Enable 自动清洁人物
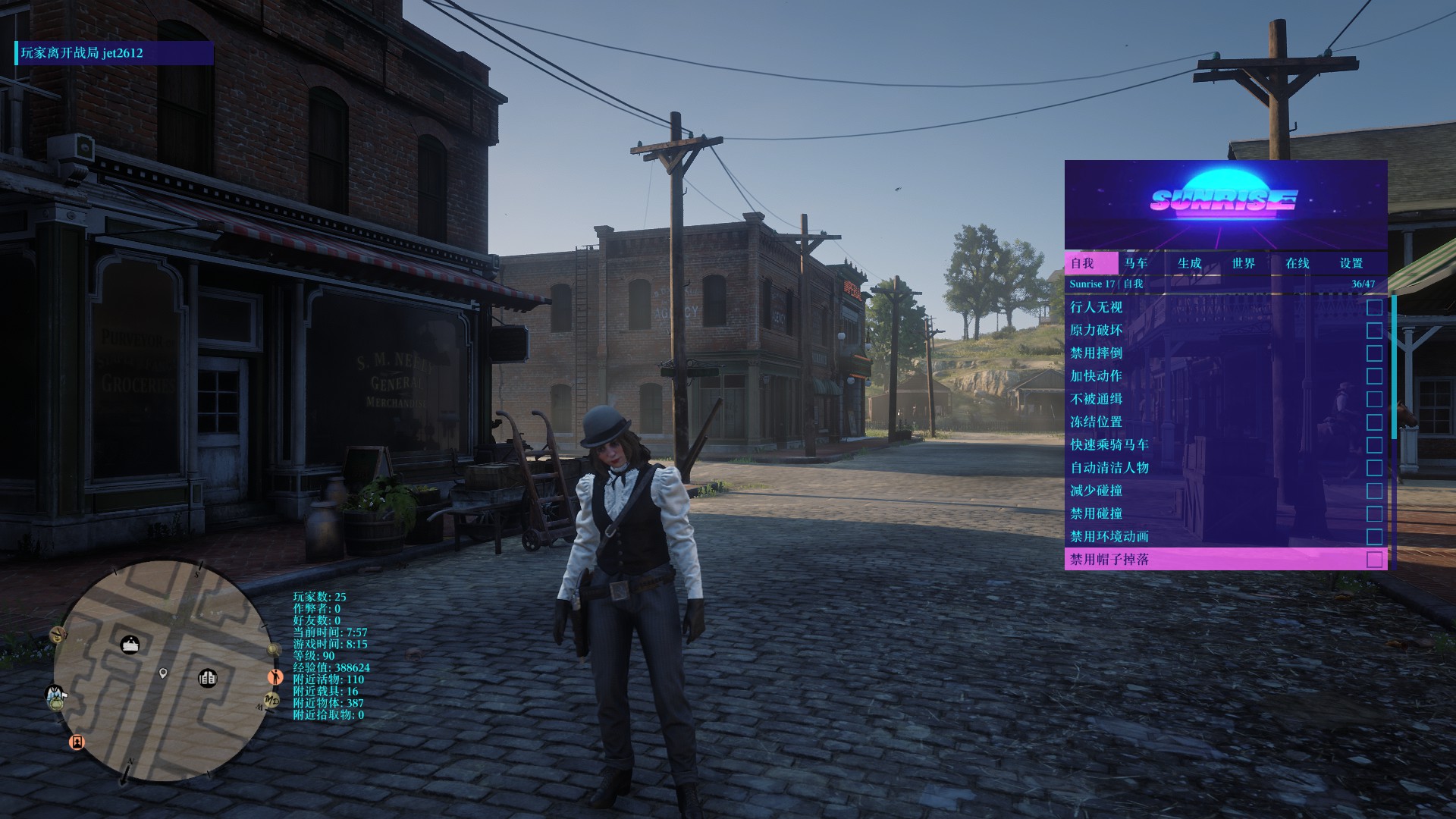The height and width of the screenshot is (819, 1456). tap(1374, 468)
